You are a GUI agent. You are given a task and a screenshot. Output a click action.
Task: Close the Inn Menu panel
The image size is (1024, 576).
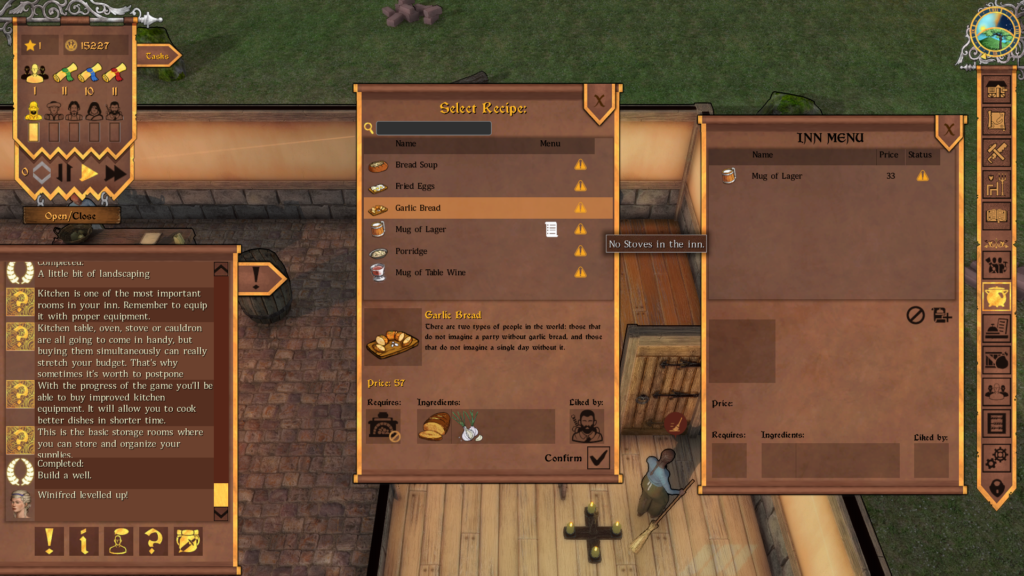coord(949,130)
